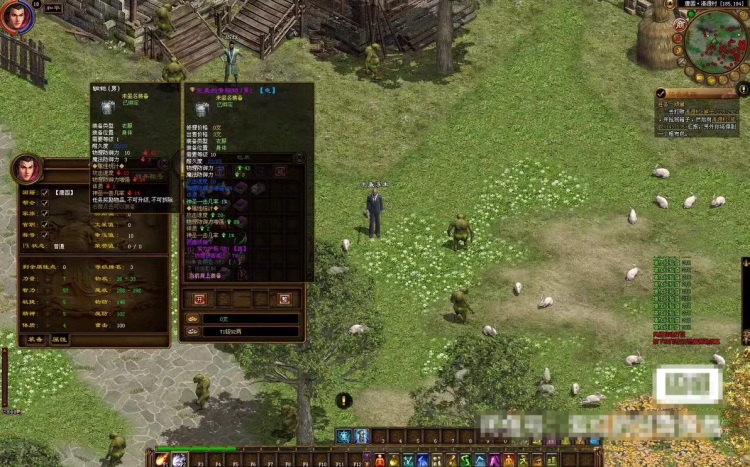Click the bottom-right red button in the bag
Viewport: 750px width, 467px height.
tap(284, 298)
